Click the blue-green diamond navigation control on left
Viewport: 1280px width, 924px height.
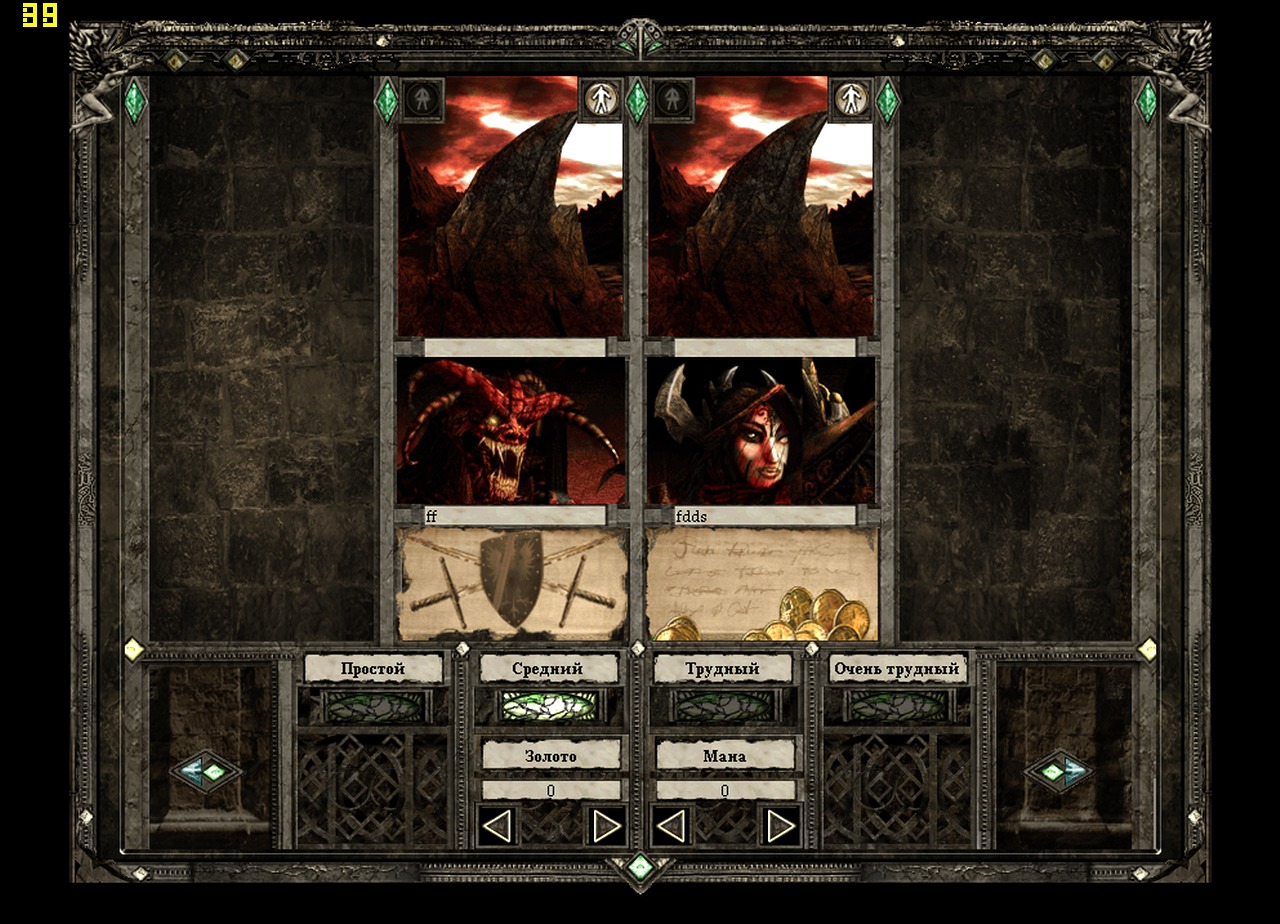208,771
